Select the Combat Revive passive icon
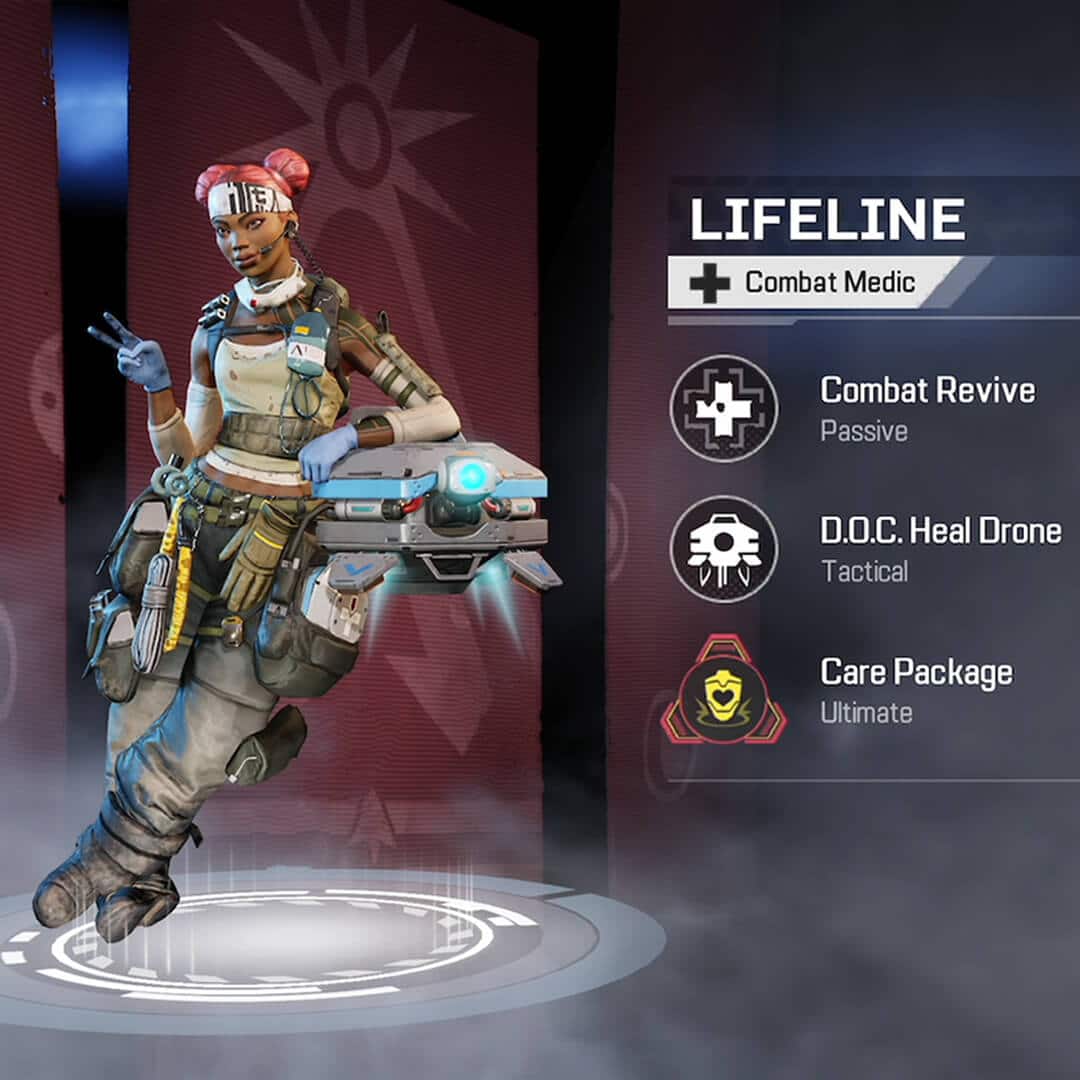The width and height of the screenshot is (1080, 1080). pyautogui.click(x=723, y=408)
